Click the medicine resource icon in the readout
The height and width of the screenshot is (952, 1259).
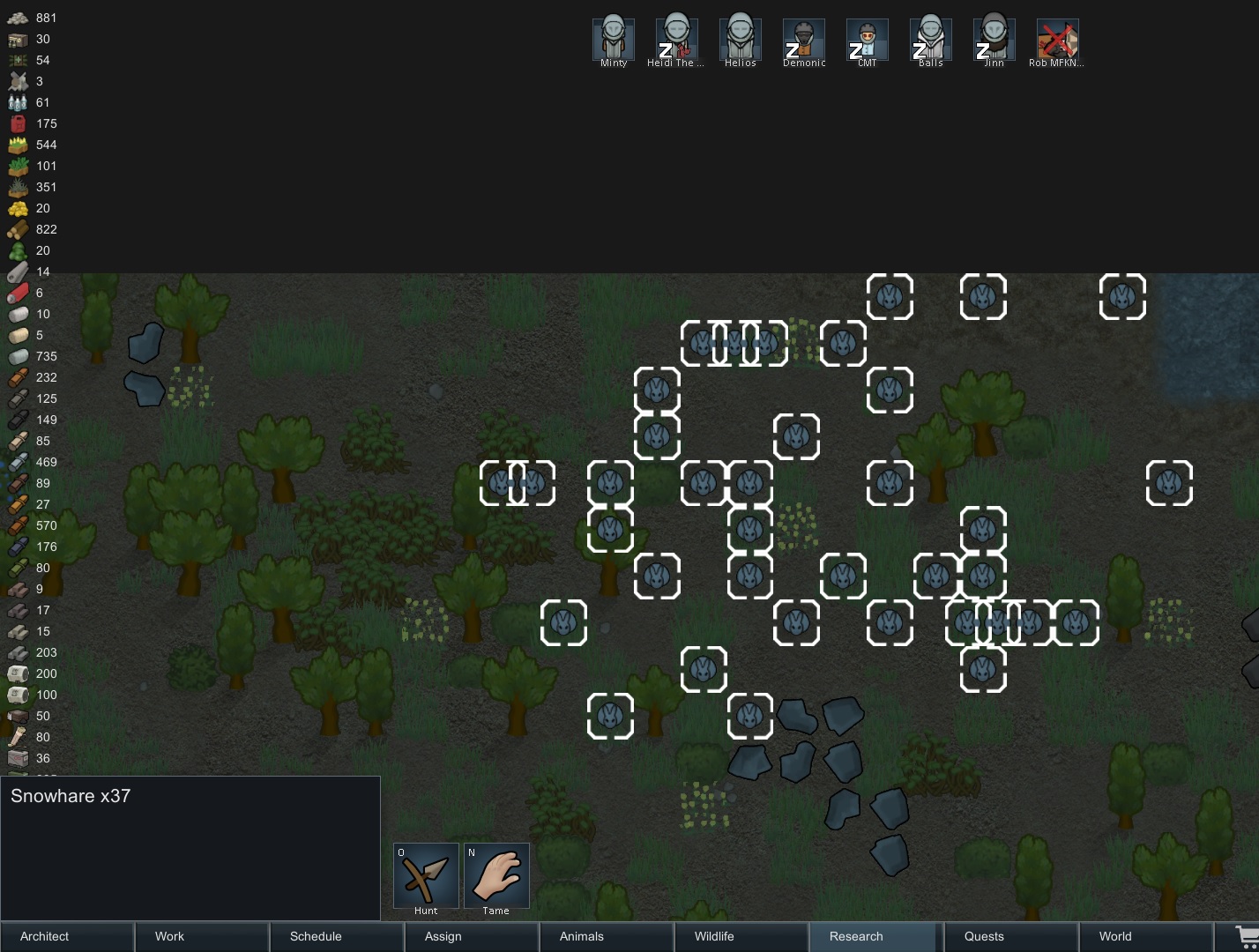[18, 60]
